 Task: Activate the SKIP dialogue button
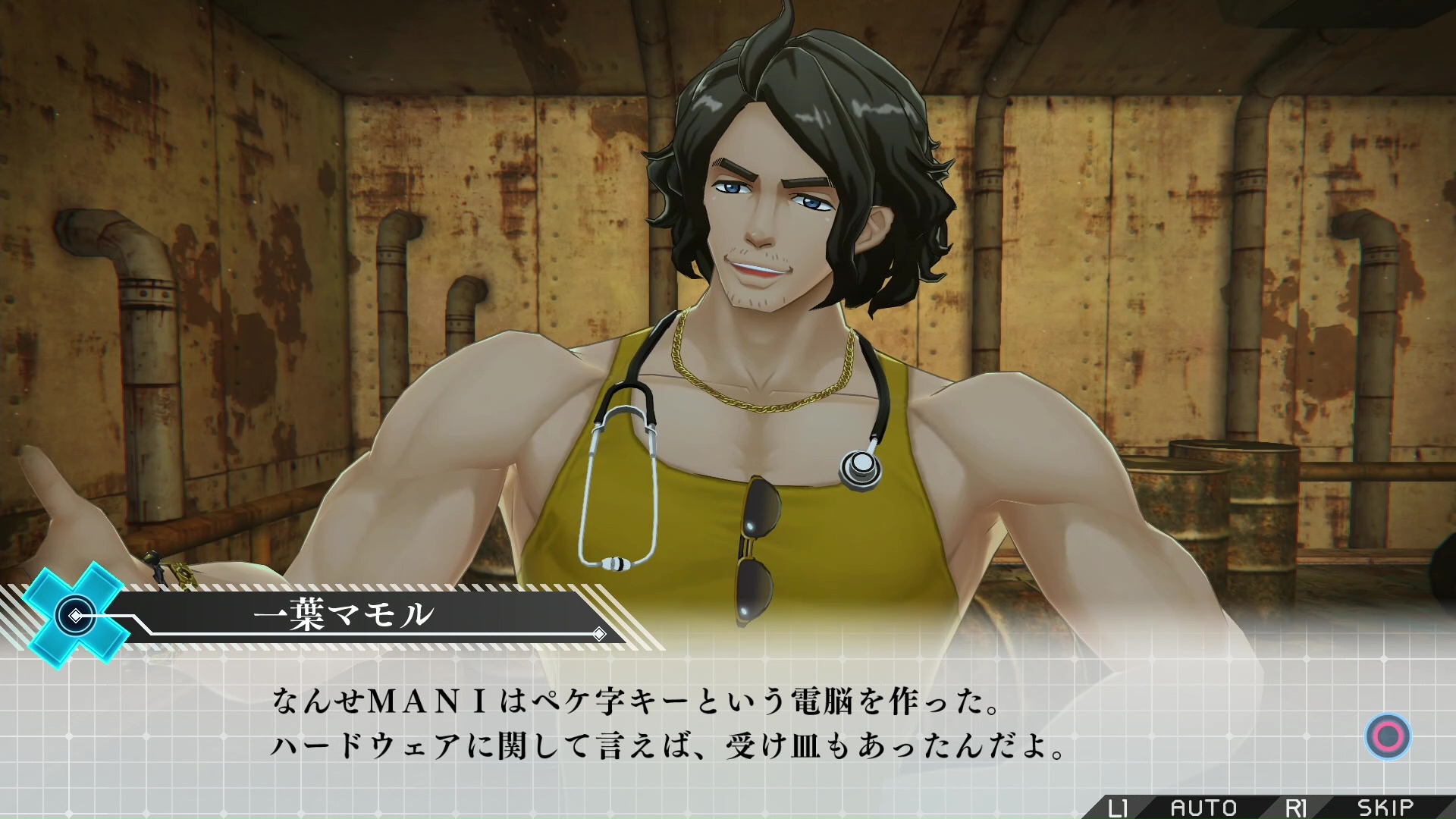1385,807
